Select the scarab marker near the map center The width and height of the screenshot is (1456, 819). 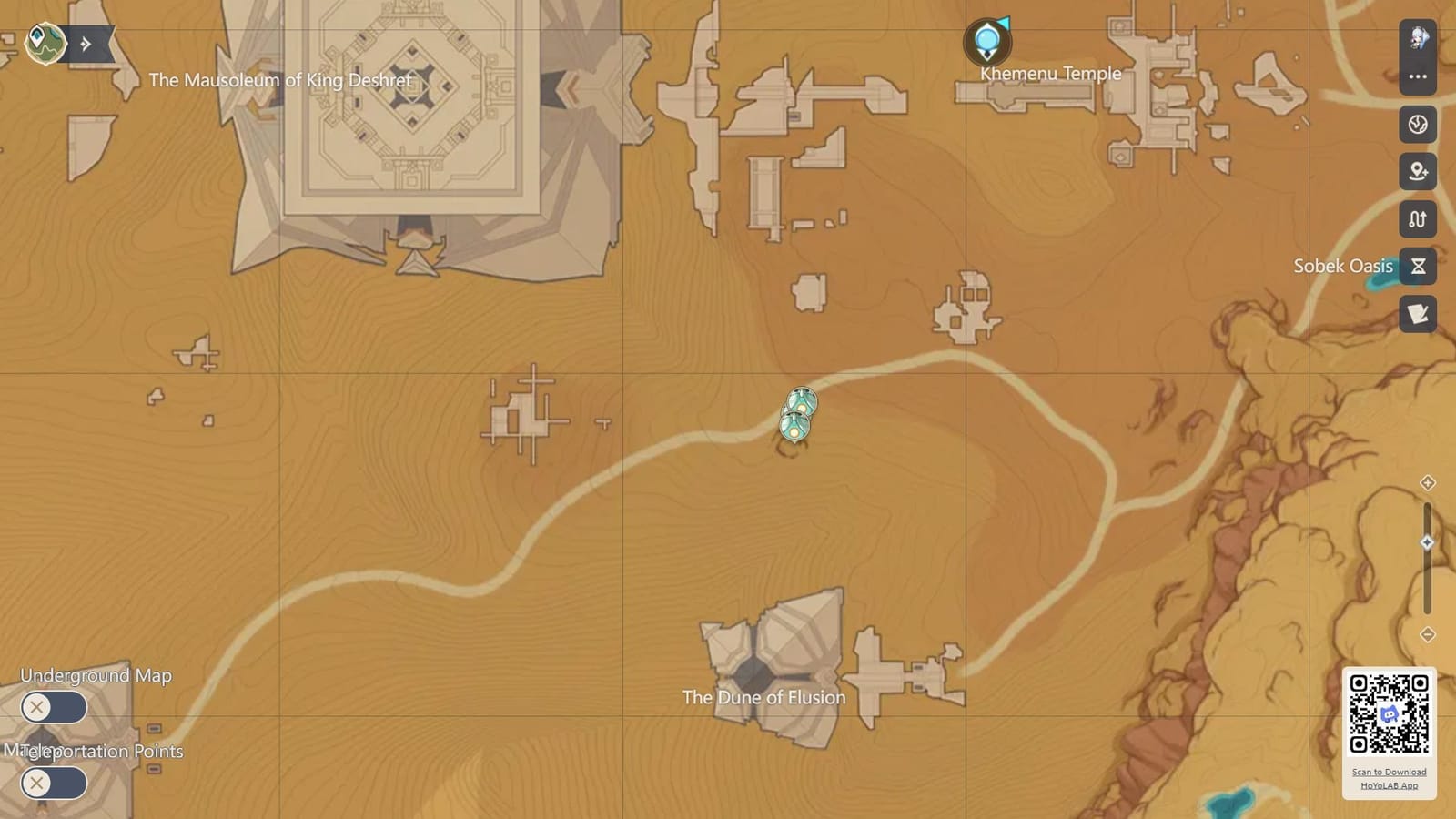pos(797,416)
